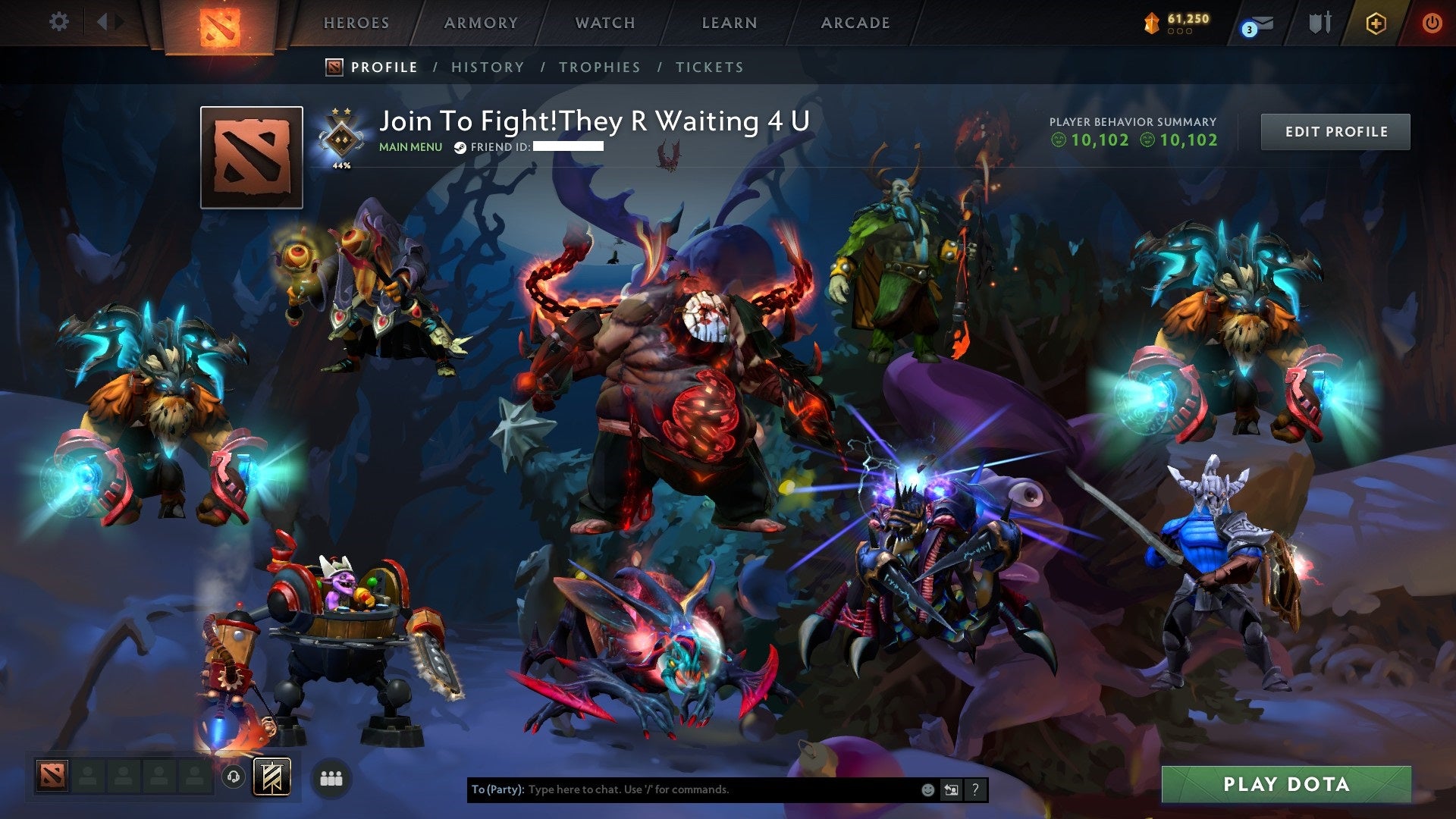The height and width of the screenshot is (819, 1456).
Task: Click the emoticon smiley in the chat bar
Action: [x=928, y=789]
